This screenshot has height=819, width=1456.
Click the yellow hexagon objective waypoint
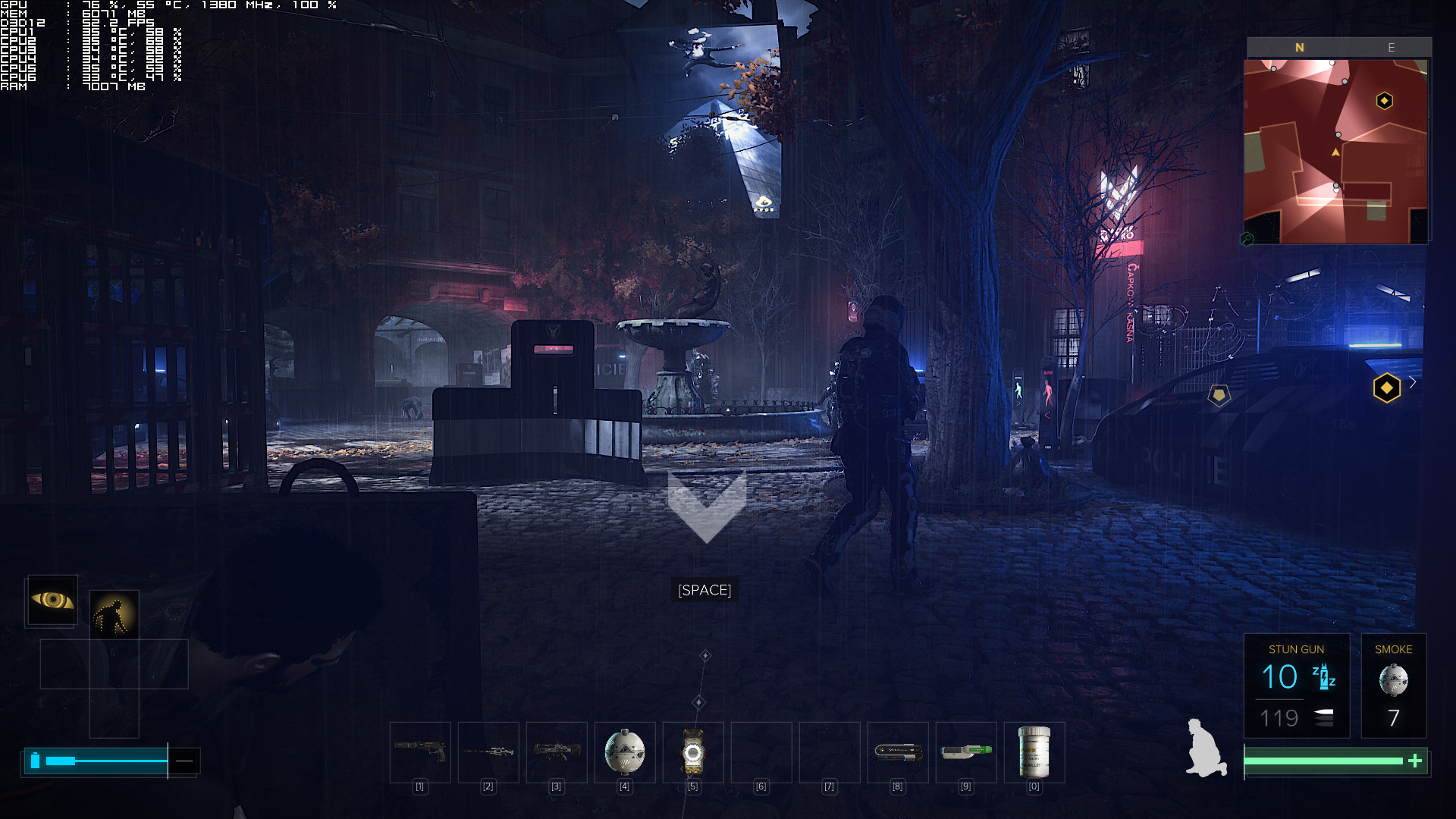(1386, 388)
